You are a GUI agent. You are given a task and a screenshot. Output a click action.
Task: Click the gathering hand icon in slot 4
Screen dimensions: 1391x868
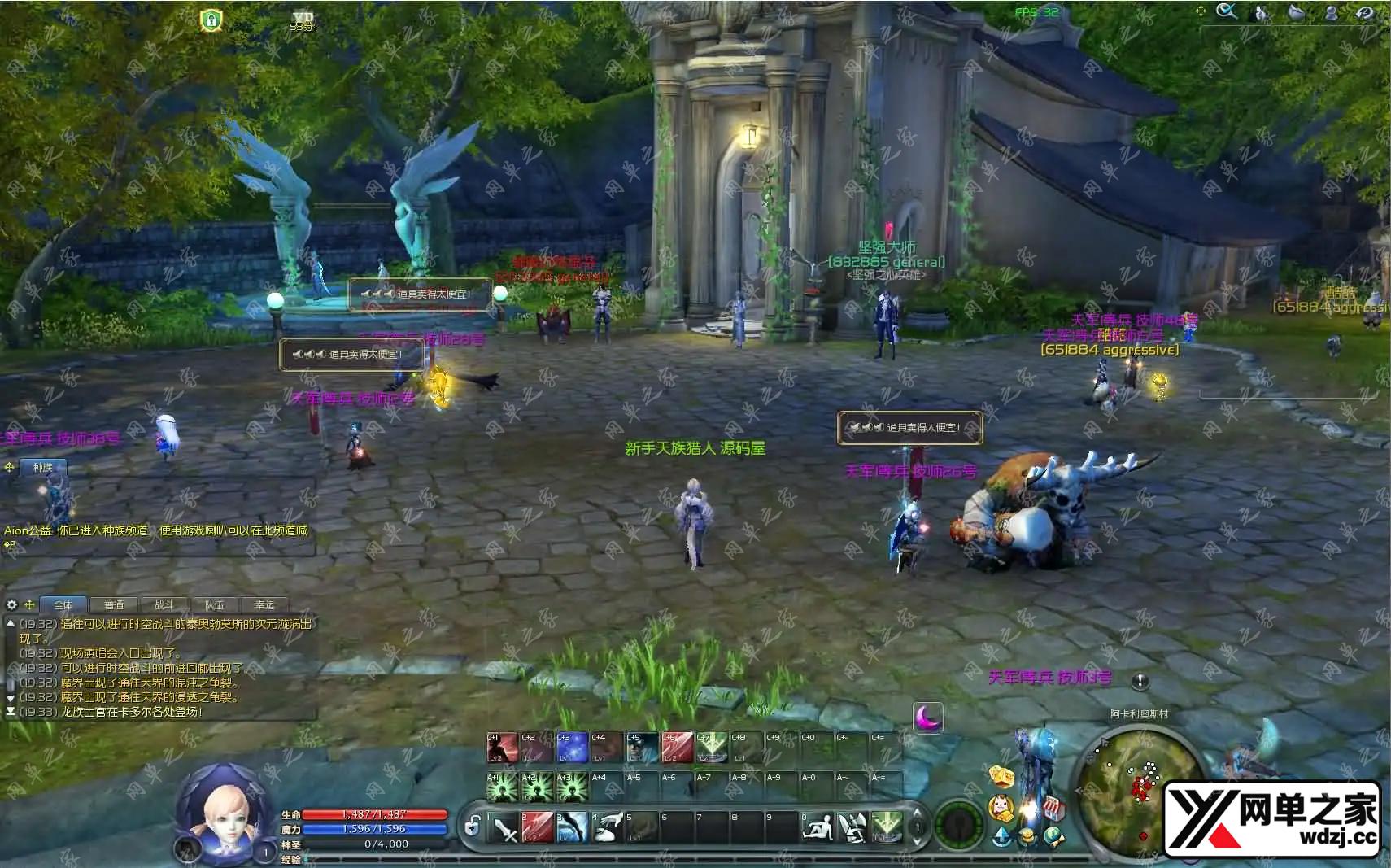click(607, 828)
